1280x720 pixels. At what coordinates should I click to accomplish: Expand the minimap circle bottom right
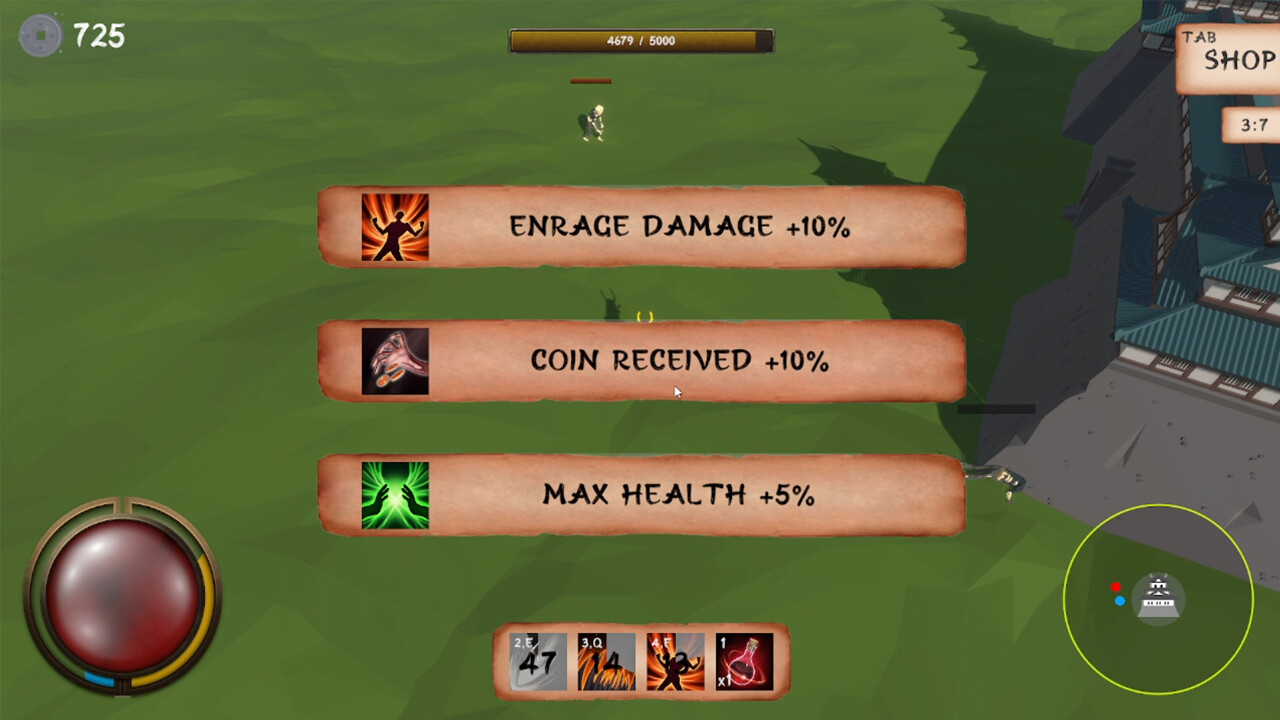1160,600
